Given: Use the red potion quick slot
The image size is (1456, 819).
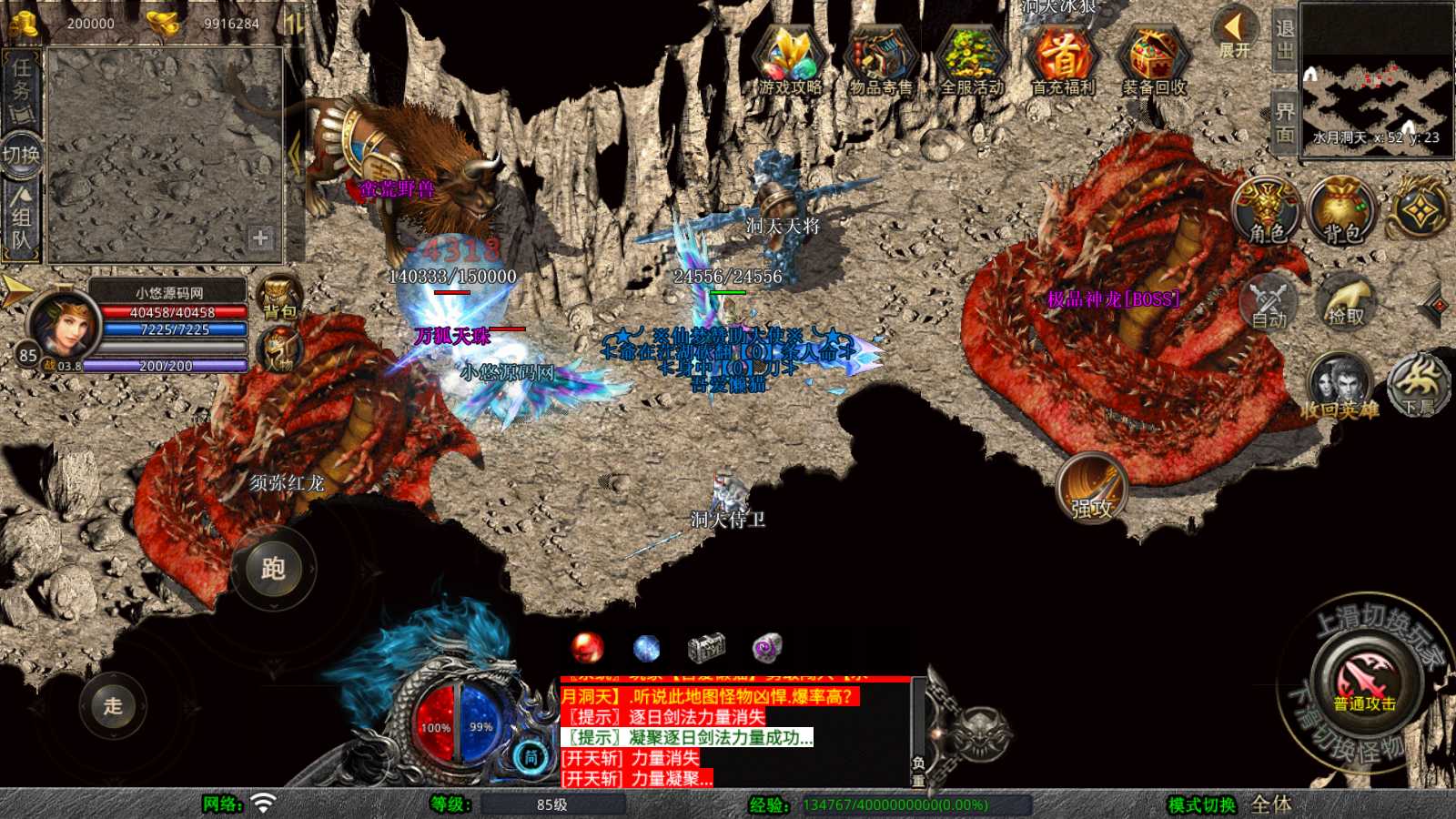Looking at the screenshot, I should point(587,648).
